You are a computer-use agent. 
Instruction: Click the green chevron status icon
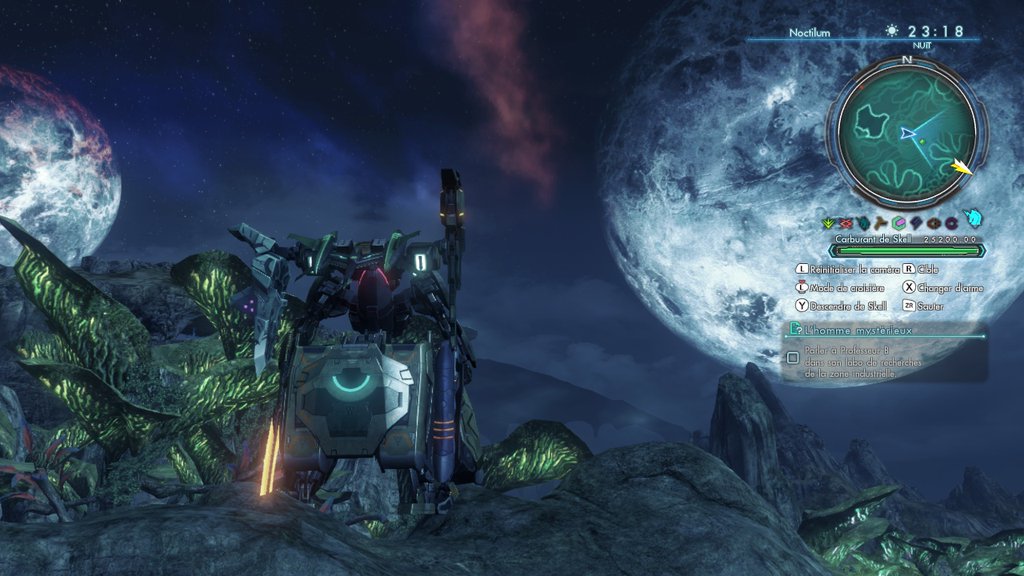[x=828, y=223]
